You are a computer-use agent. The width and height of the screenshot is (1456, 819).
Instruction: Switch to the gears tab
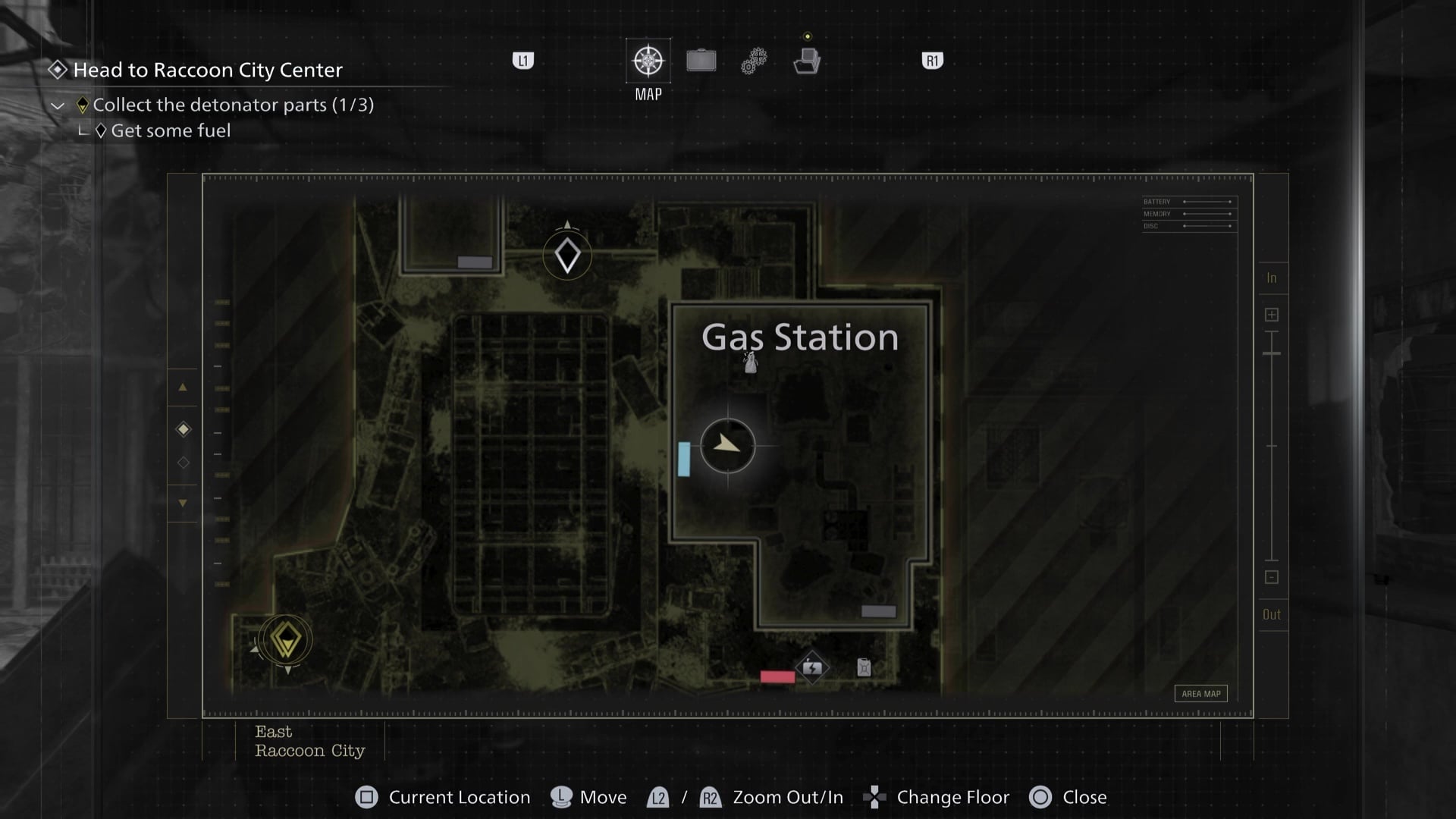click(754, 61)
